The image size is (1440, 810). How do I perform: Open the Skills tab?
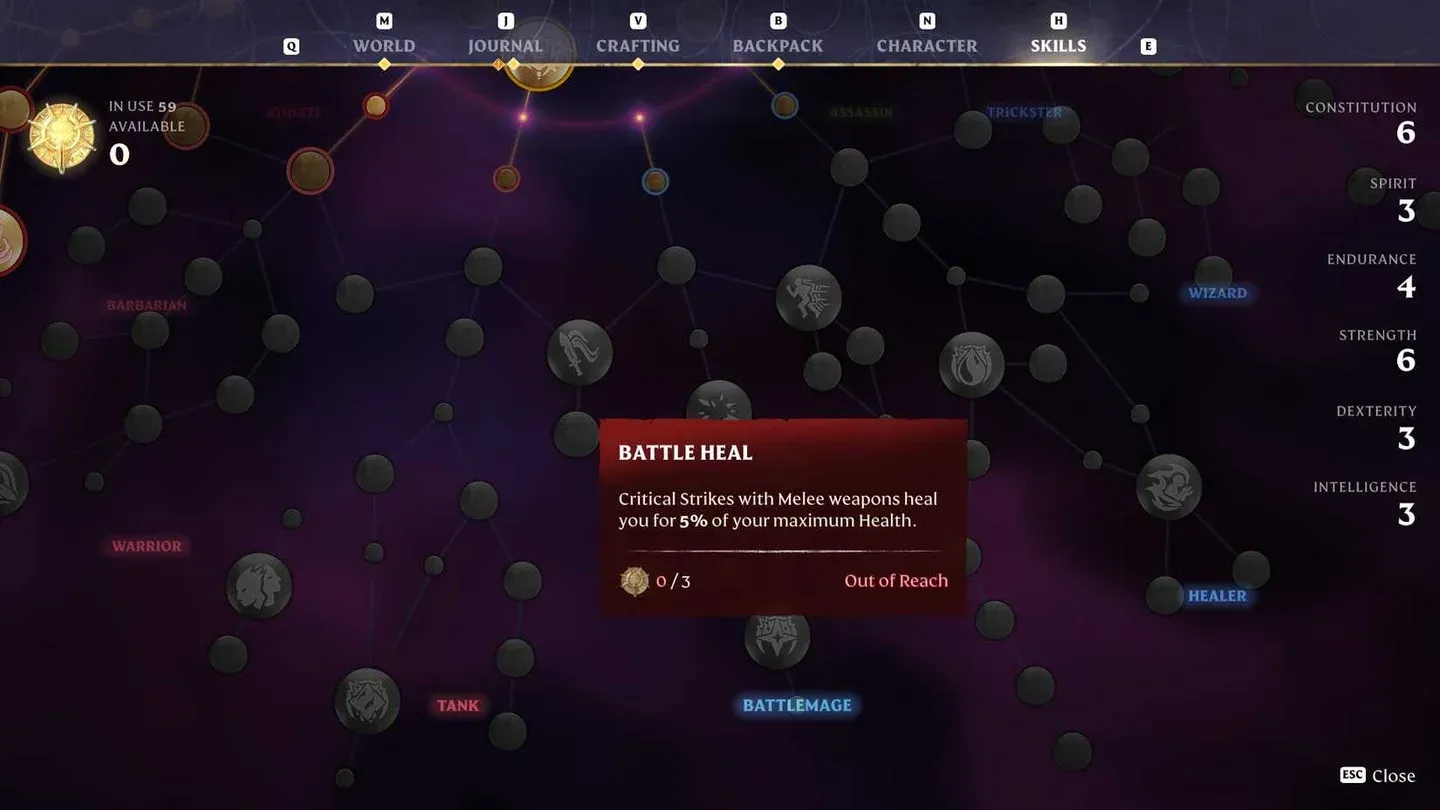[x=1058, y=45]
